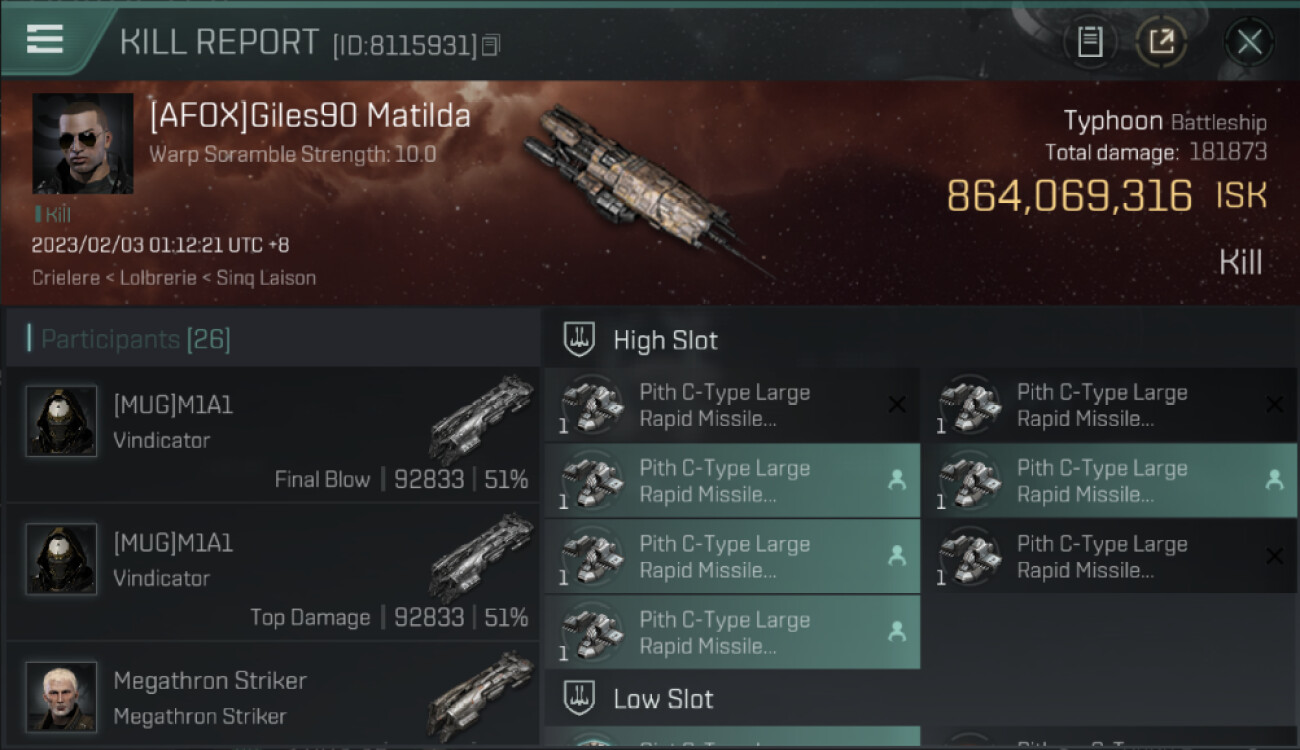Select the Megathron Striker participant row
The image size is (1300, 750).
pyautogui.click(x=272, y=697)
